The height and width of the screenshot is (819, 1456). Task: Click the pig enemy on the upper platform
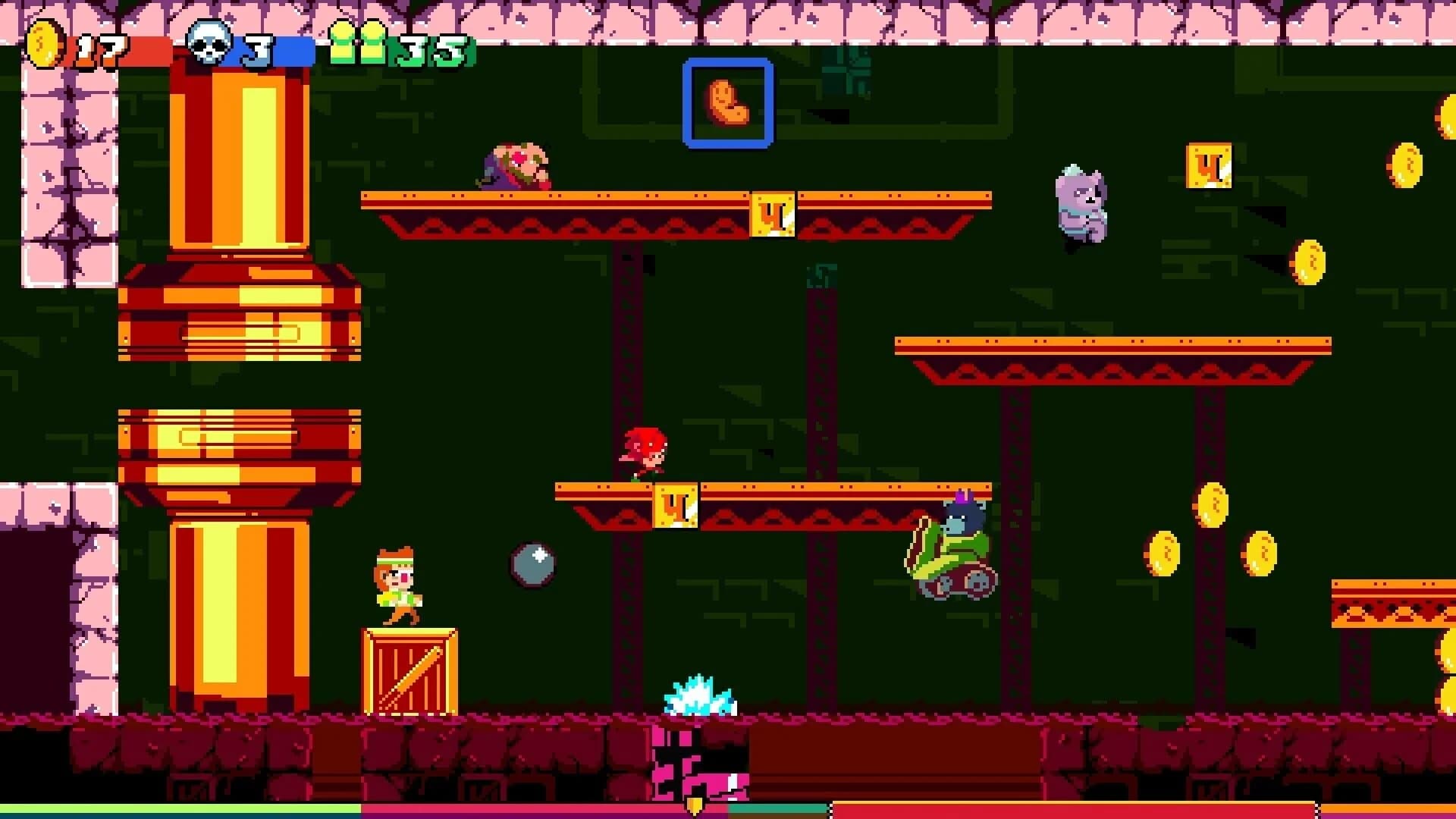click(x=516, y=165)
